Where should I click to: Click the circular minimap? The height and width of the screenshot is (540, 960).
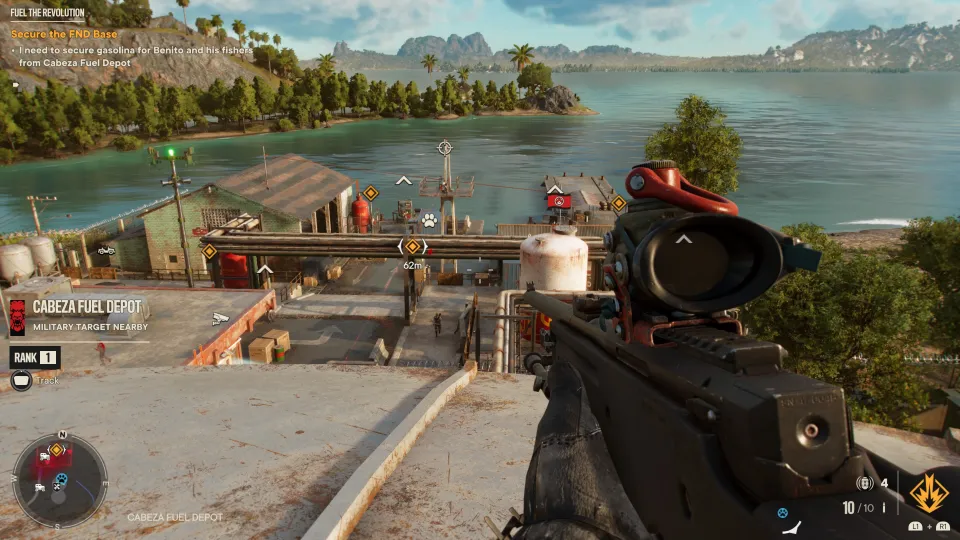point(60,481)
